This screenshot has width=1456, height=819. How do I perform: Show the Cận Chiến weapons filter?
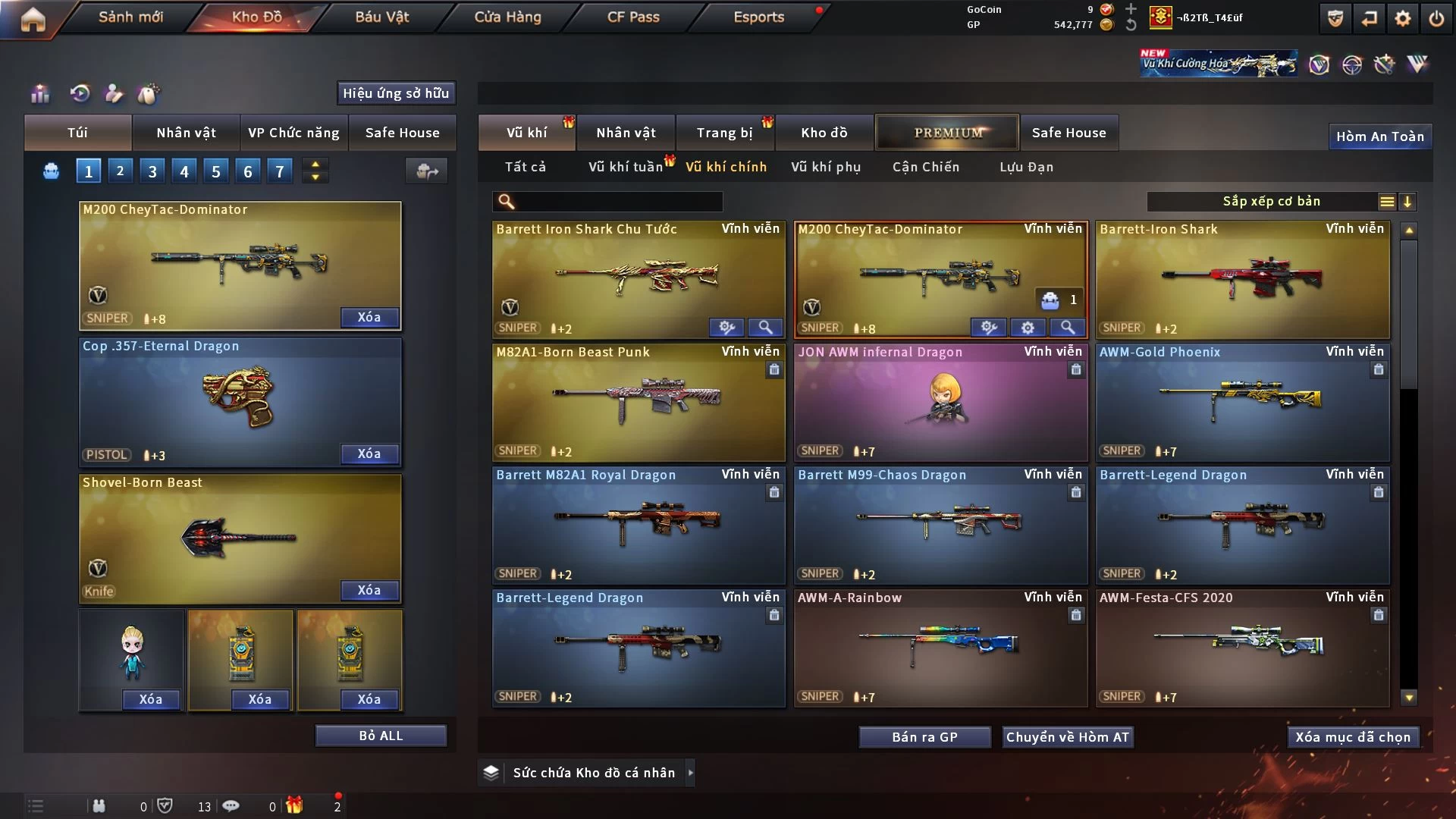pos(926,167)
